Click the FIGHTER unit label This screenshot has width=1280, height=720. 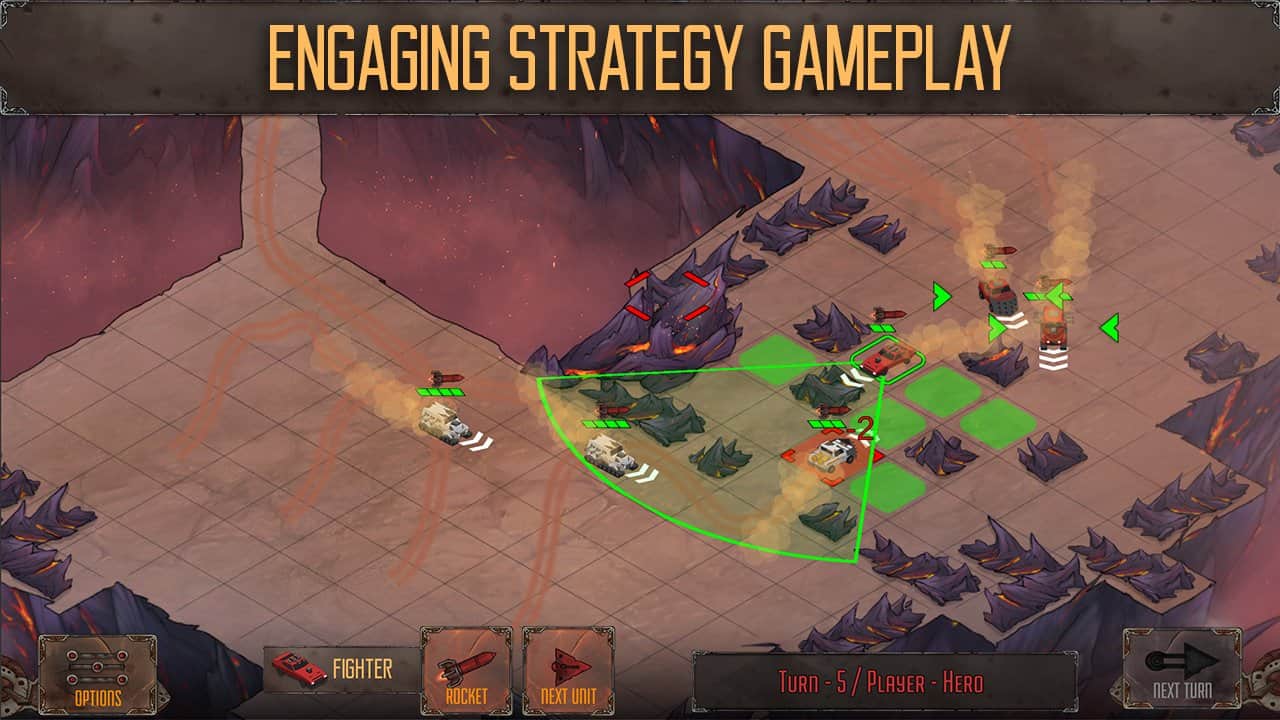[362, 666]
